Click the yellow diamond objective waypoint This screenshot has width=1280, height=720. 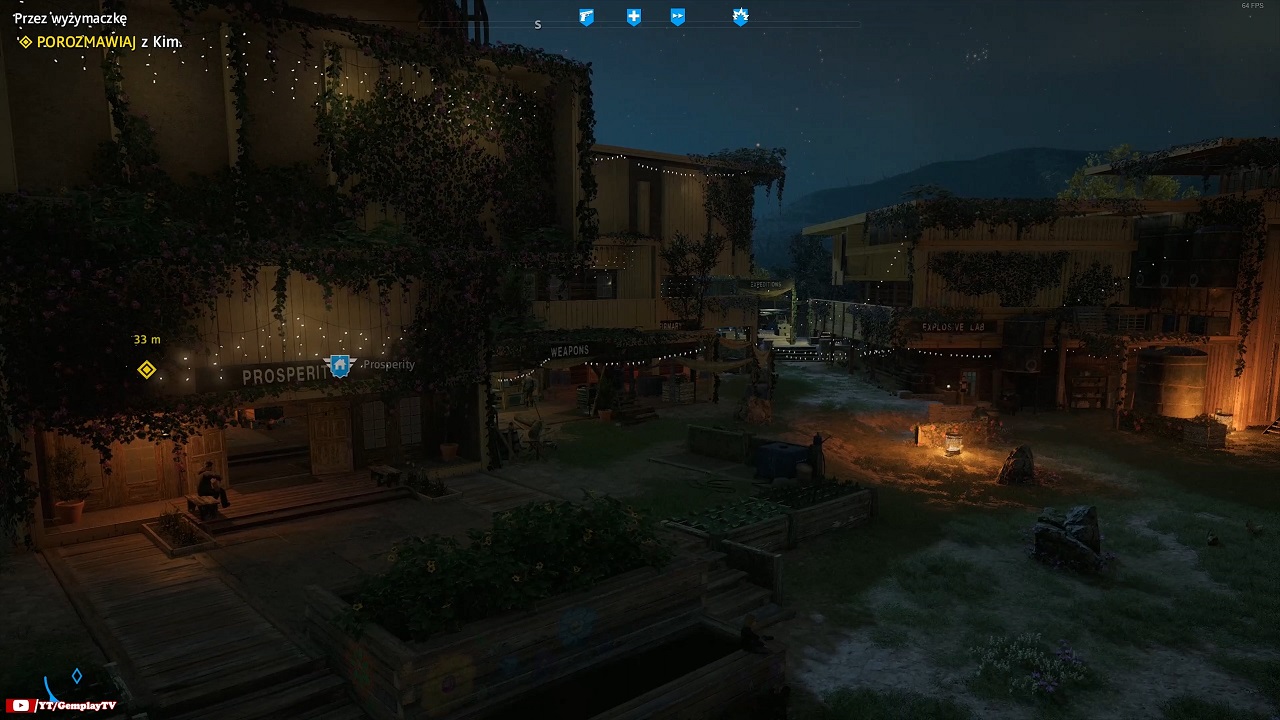point(147,370)
